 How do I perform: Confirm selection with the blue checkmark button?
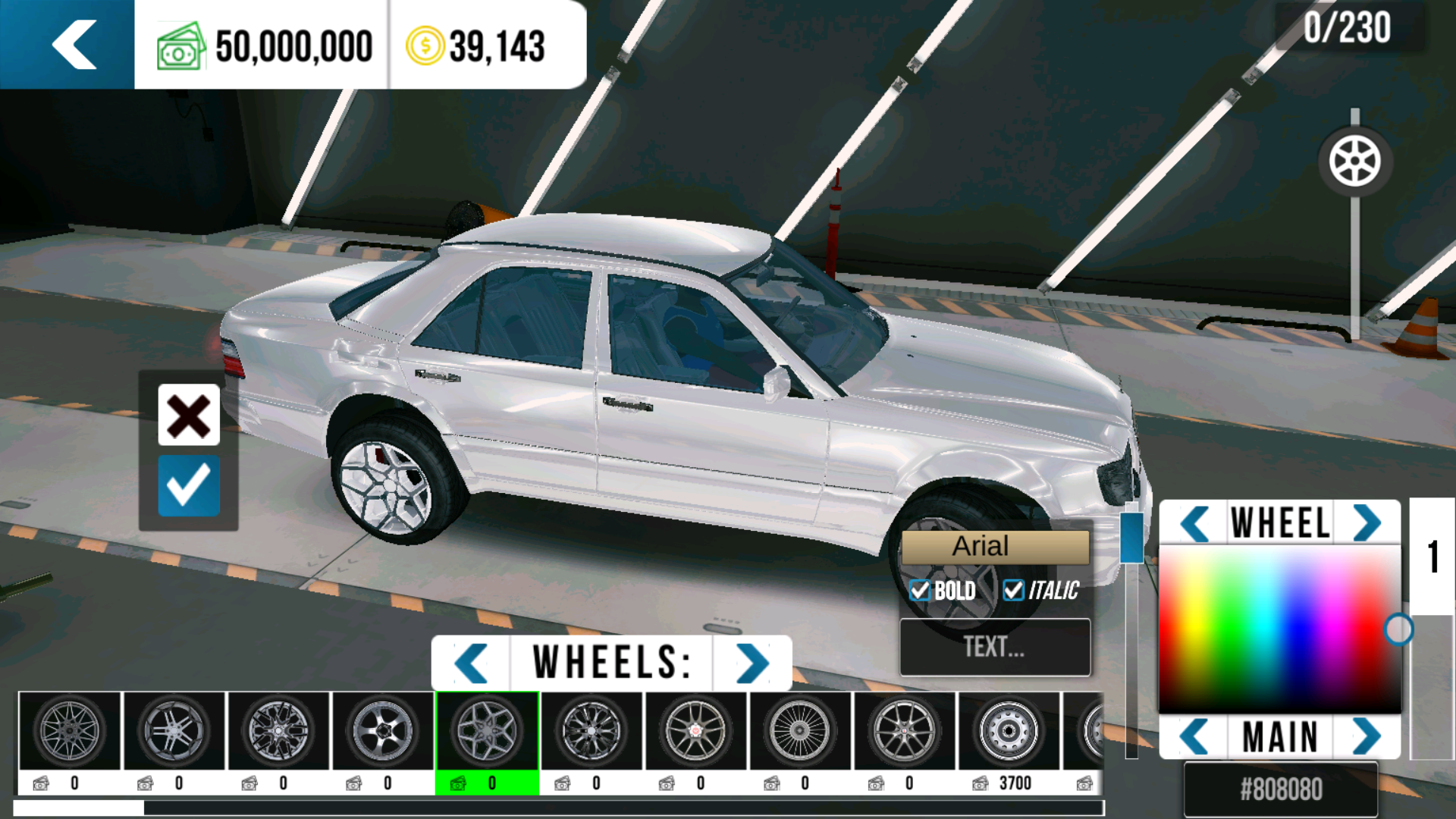189,485
